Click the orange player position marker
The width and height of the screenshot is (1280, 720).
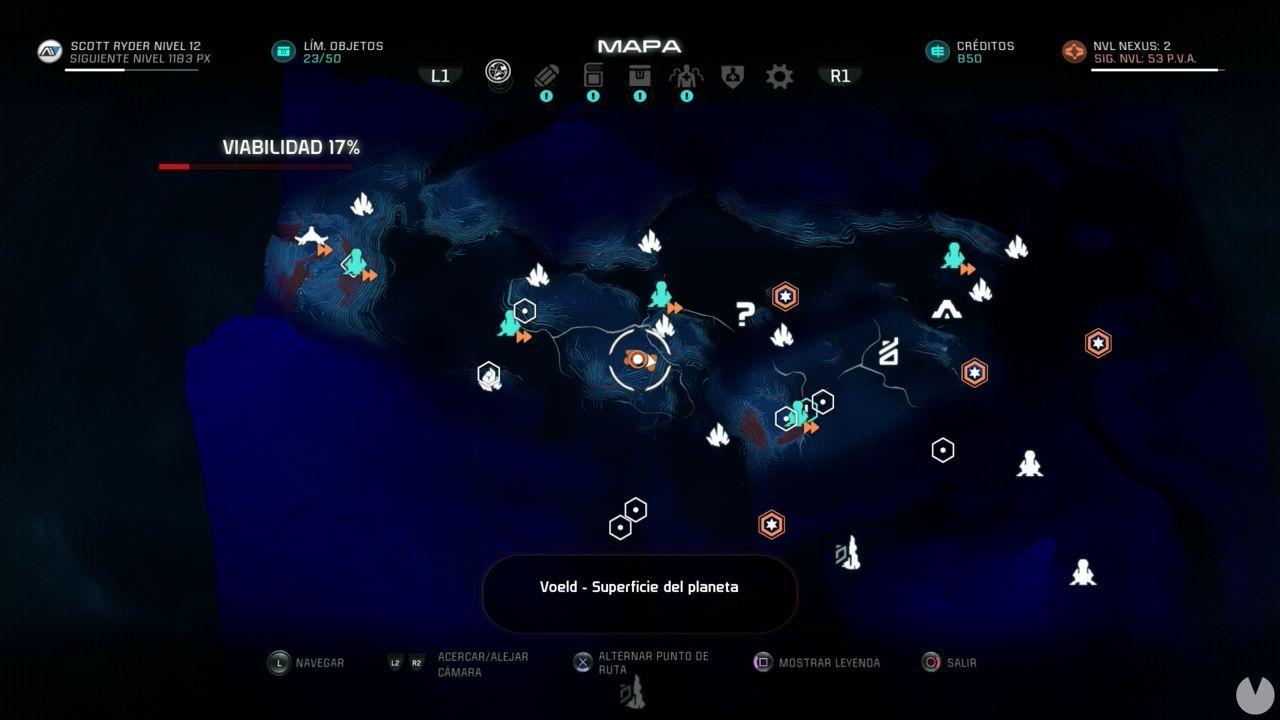(637, 358)
